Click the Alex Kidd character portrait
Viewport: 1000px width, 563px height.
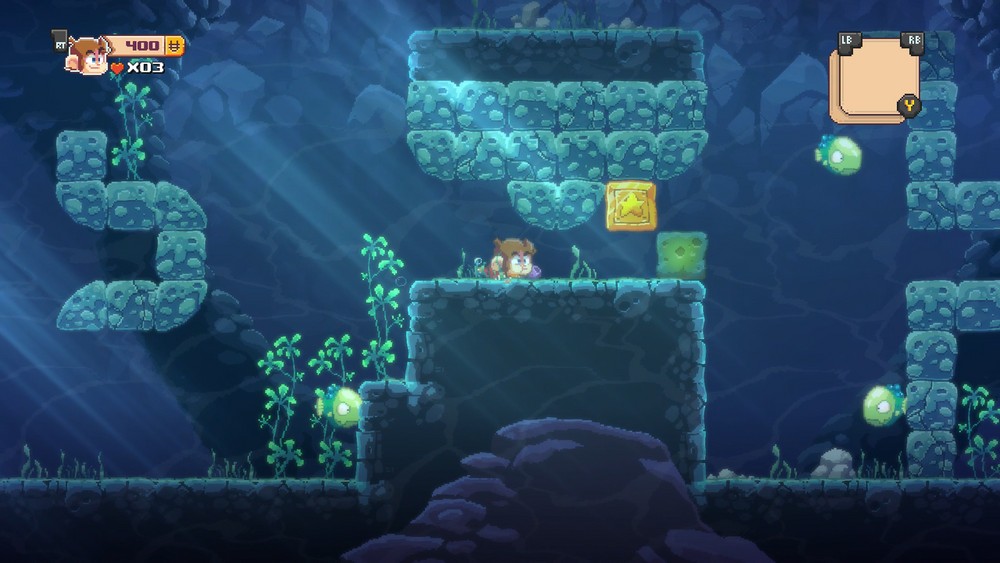tap(87, 56)
